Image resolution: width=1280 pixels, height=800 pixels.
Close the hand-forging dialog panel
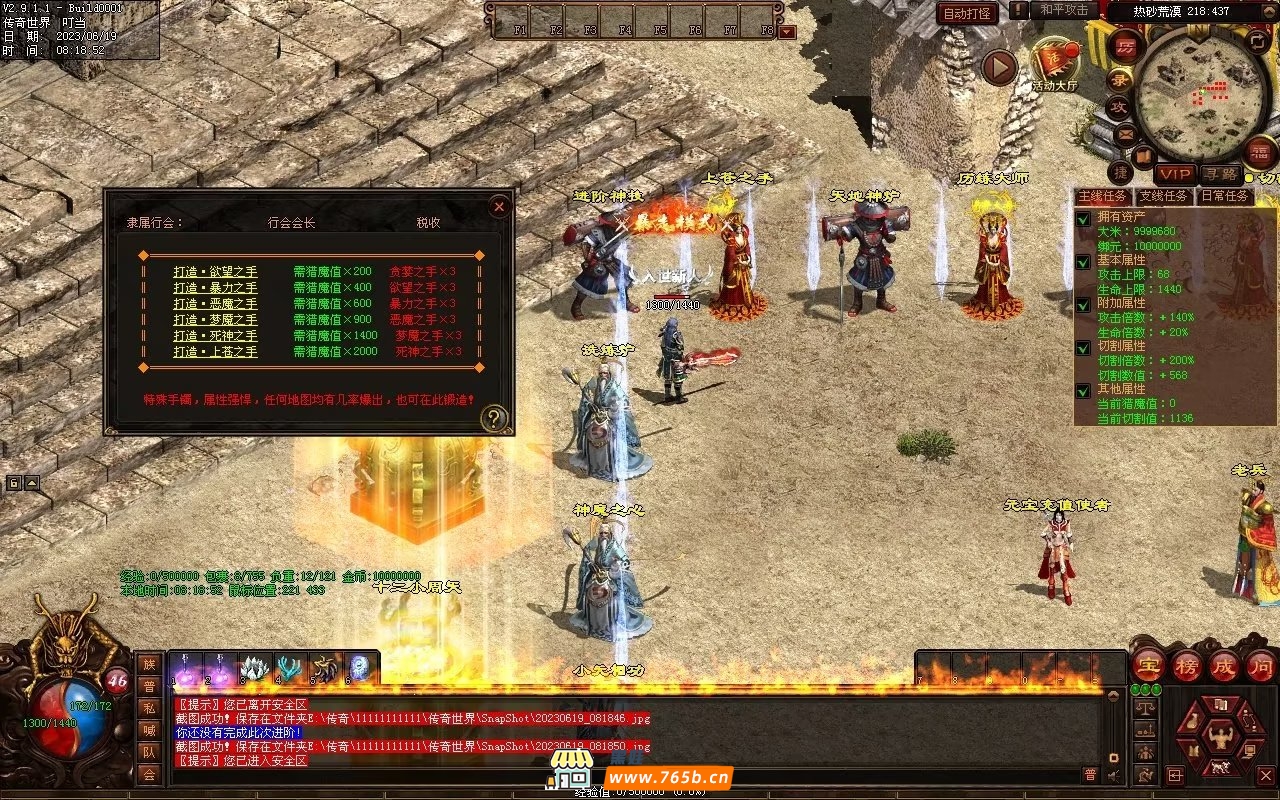click(x=499, y=207)
